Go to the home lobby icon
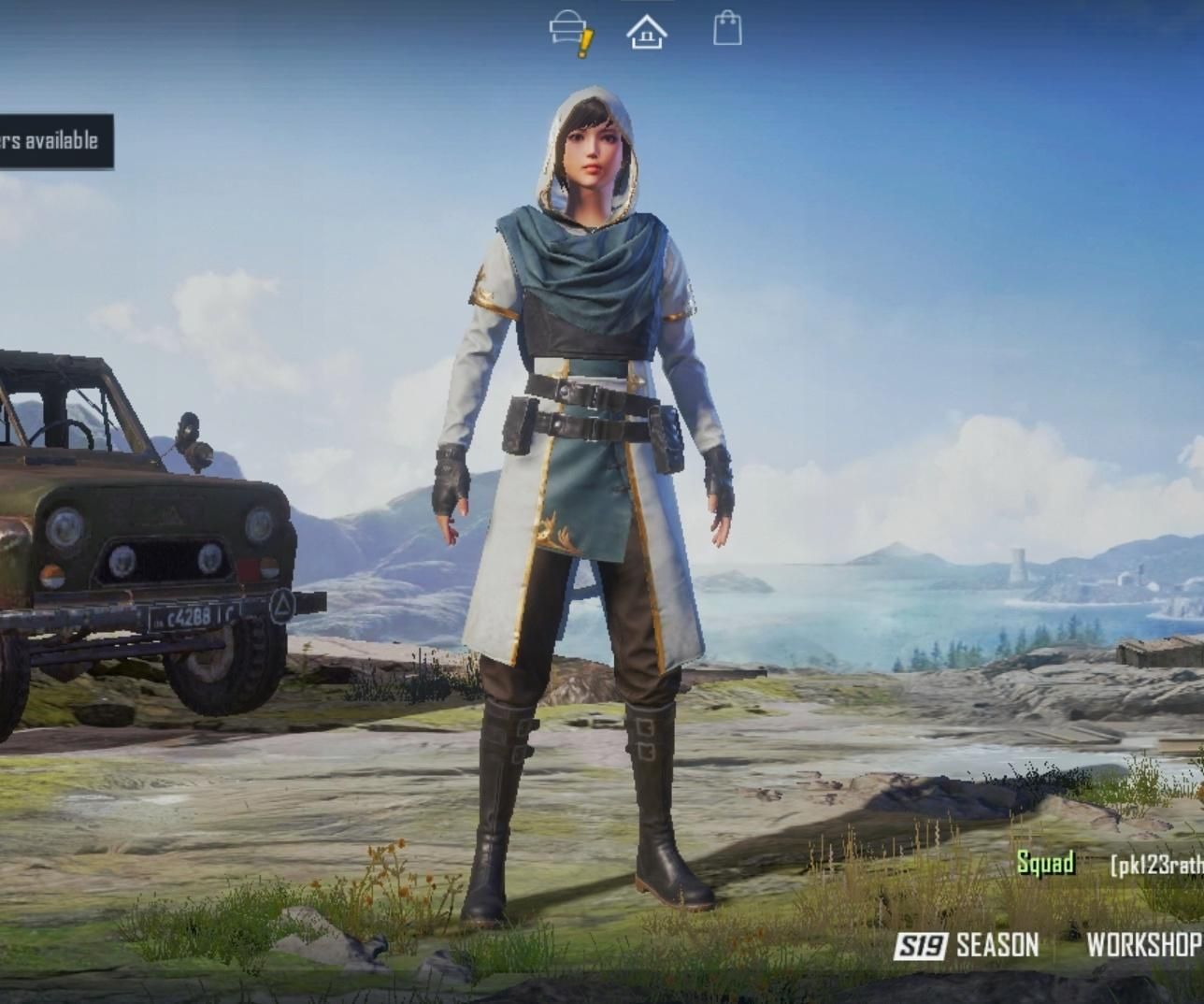 [647, 32]
